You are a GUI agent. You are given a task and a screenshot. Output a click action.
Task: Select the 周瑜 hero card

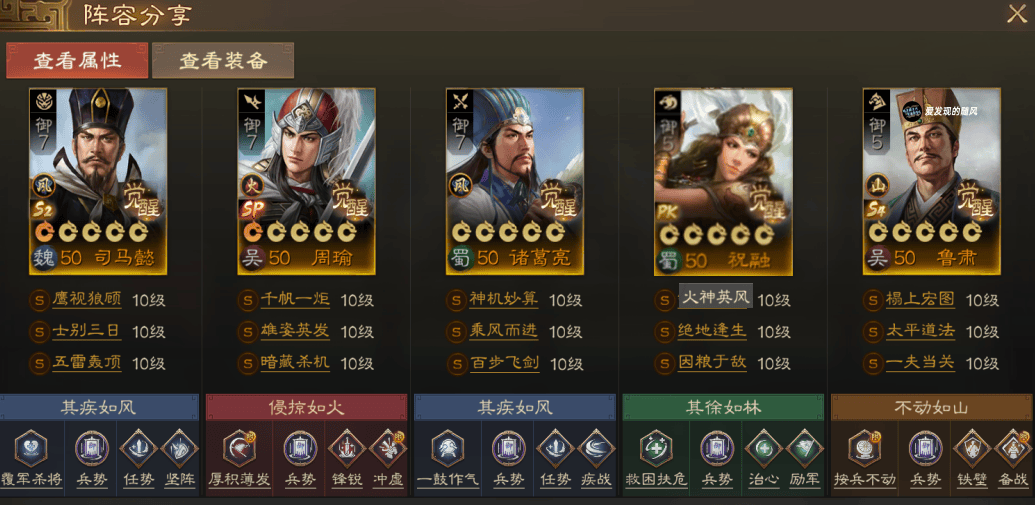pos(306,181)
